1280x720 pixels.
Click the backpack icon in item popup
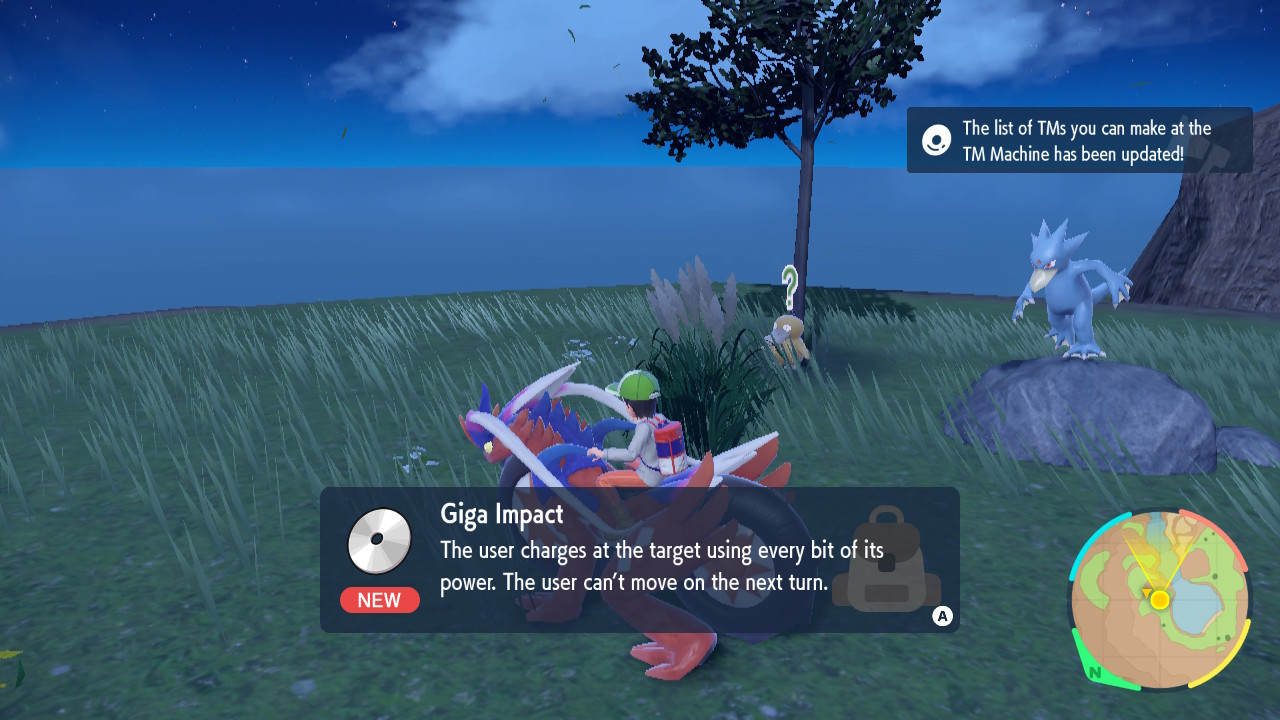pos(886,560)
